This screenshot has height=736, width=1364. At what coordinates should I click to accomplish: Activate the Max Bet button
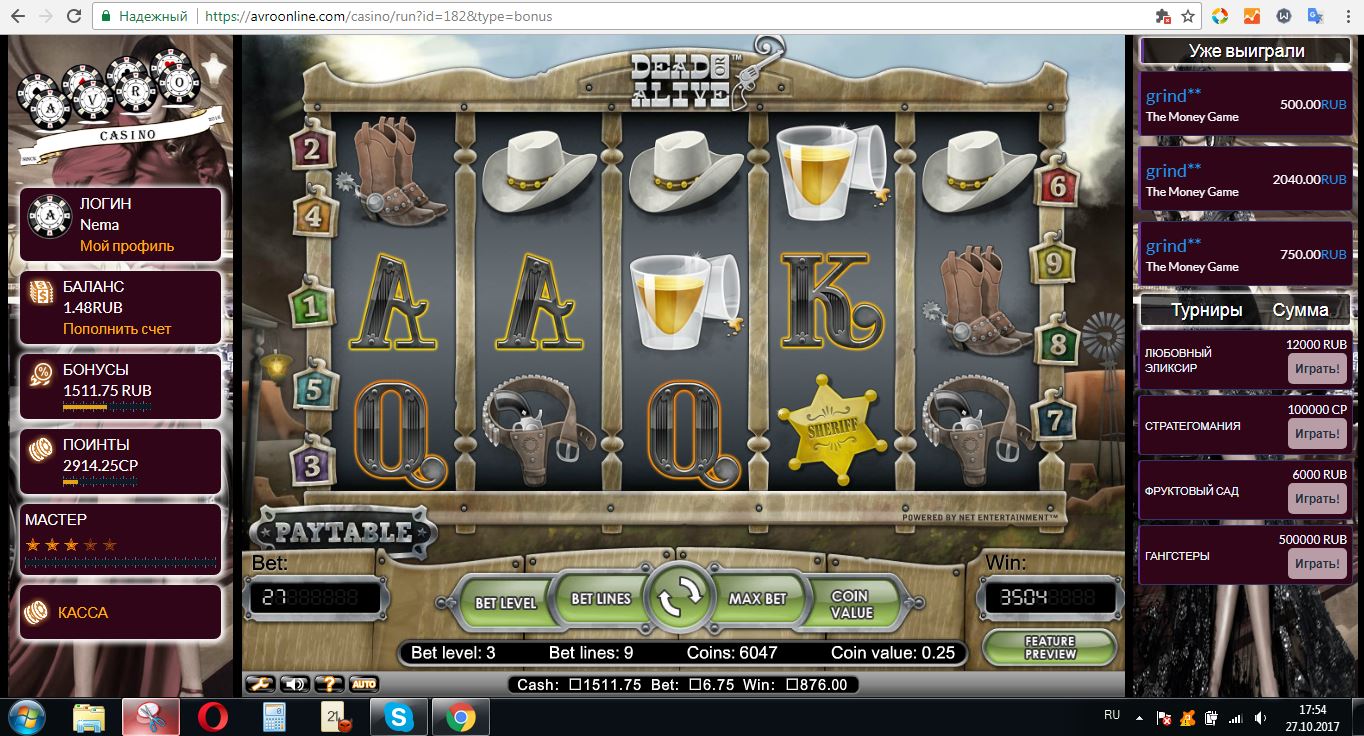pos(757,598)
